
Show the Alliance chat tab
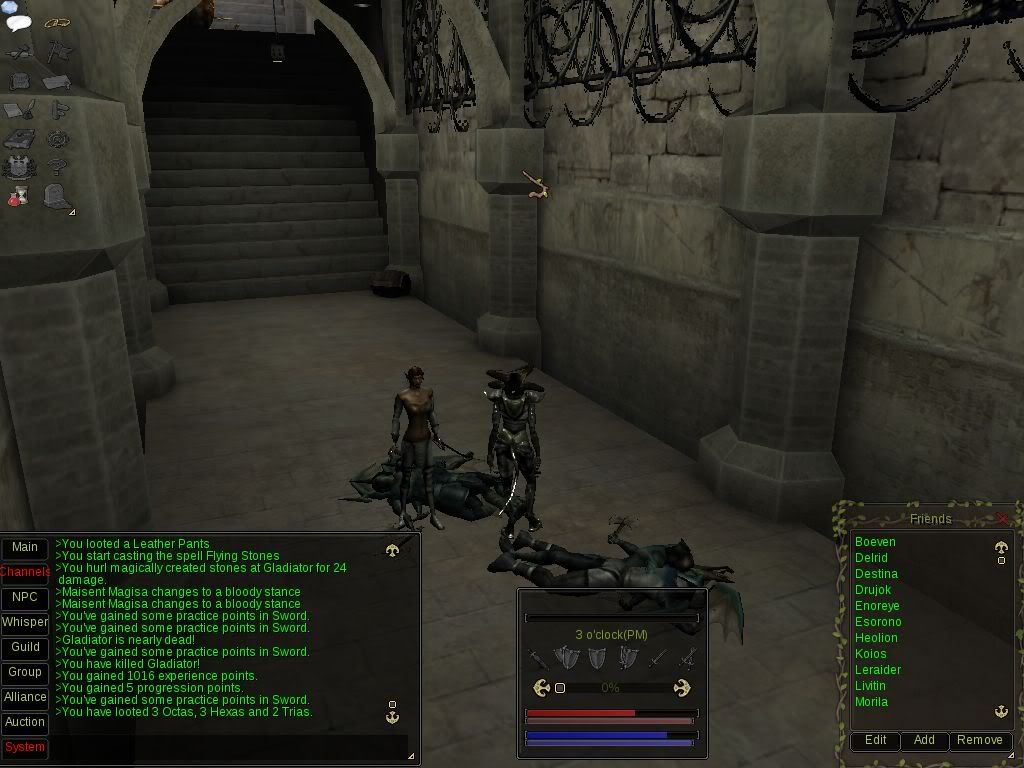point(25,697)
